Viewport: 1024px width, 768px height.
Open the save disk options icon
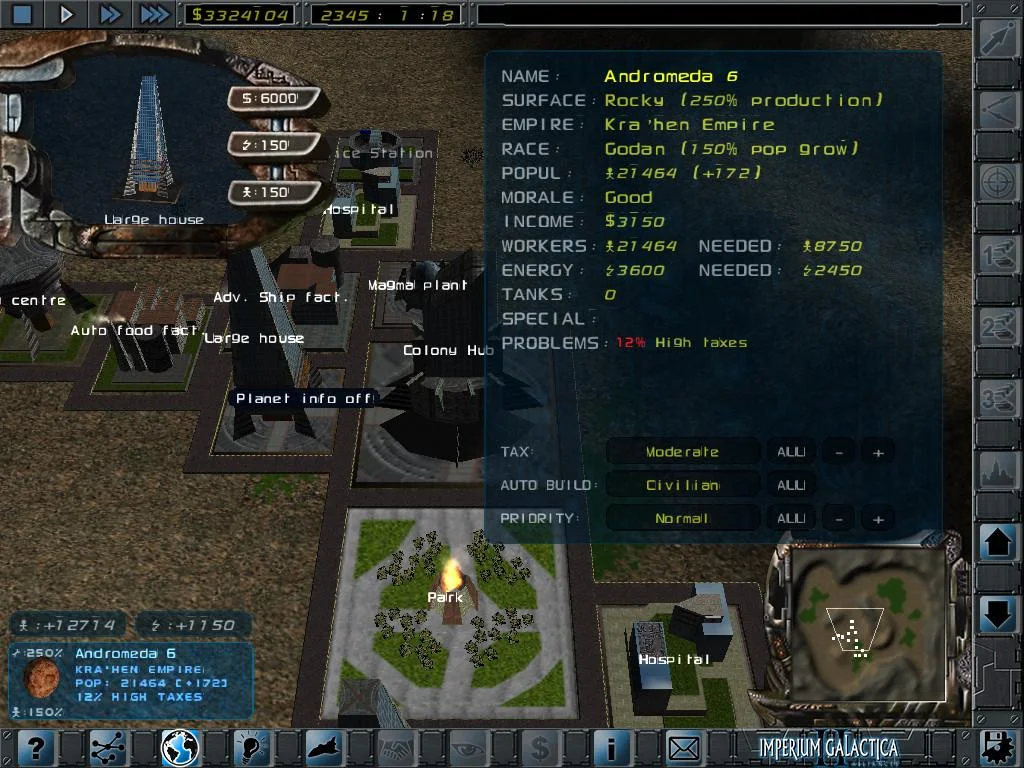point(995,747)
